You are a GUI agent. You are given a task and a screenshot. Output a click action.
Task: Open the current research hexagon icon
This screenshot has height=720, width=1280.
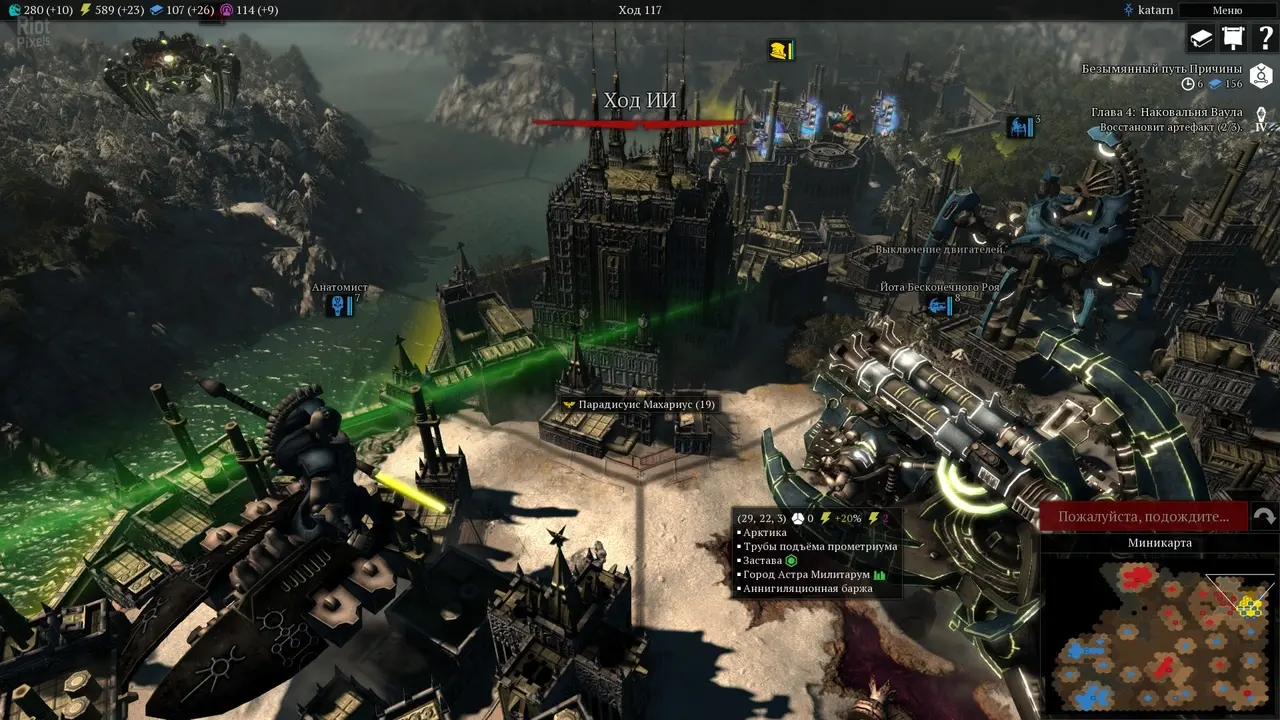click(1261, 75)
